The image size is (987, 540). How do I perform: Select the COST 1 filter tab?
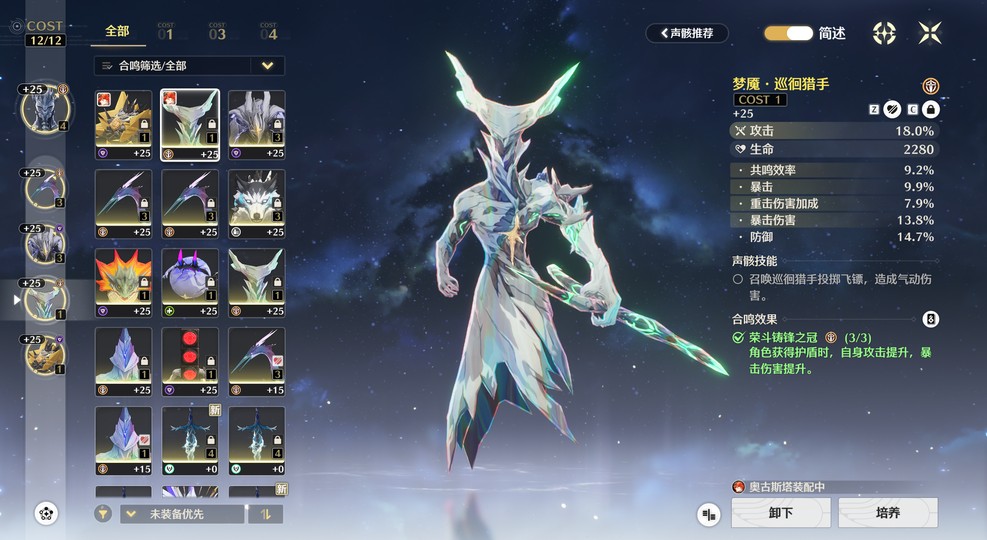(x=166, y=31)
